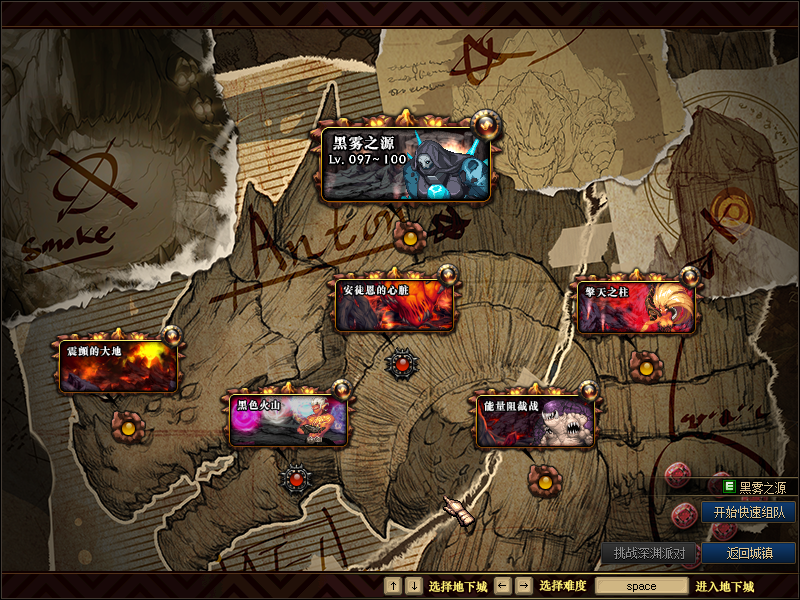This screenshot has height=600, width=800.
Task: Select the 震颤的大地 dungeon
Action: 119,365
